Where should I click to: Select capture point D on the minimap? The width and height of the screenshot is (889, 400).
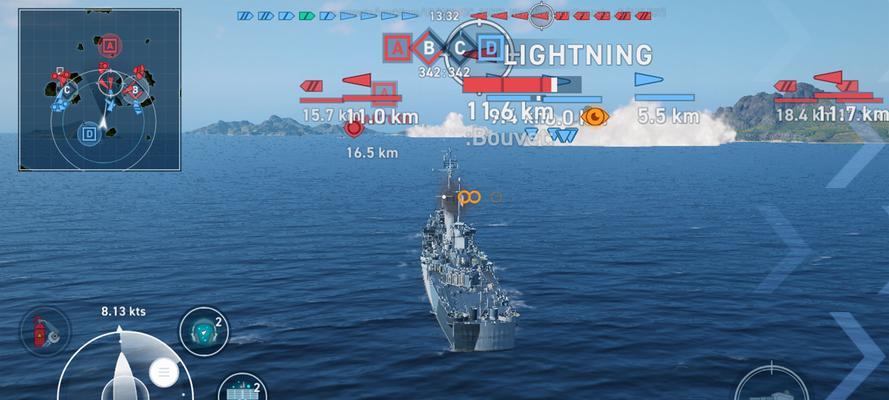[x=89, y=131]
